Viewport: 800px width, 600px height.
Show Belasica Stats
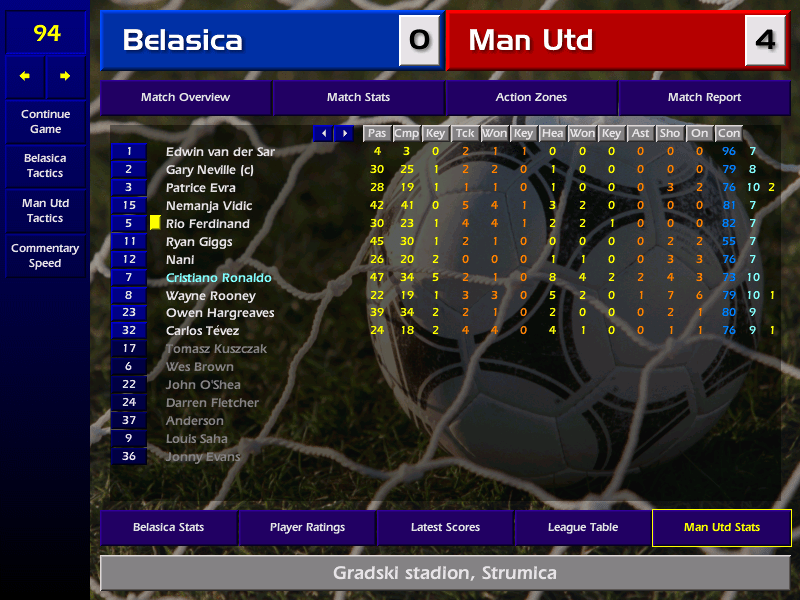pos(169,528)
